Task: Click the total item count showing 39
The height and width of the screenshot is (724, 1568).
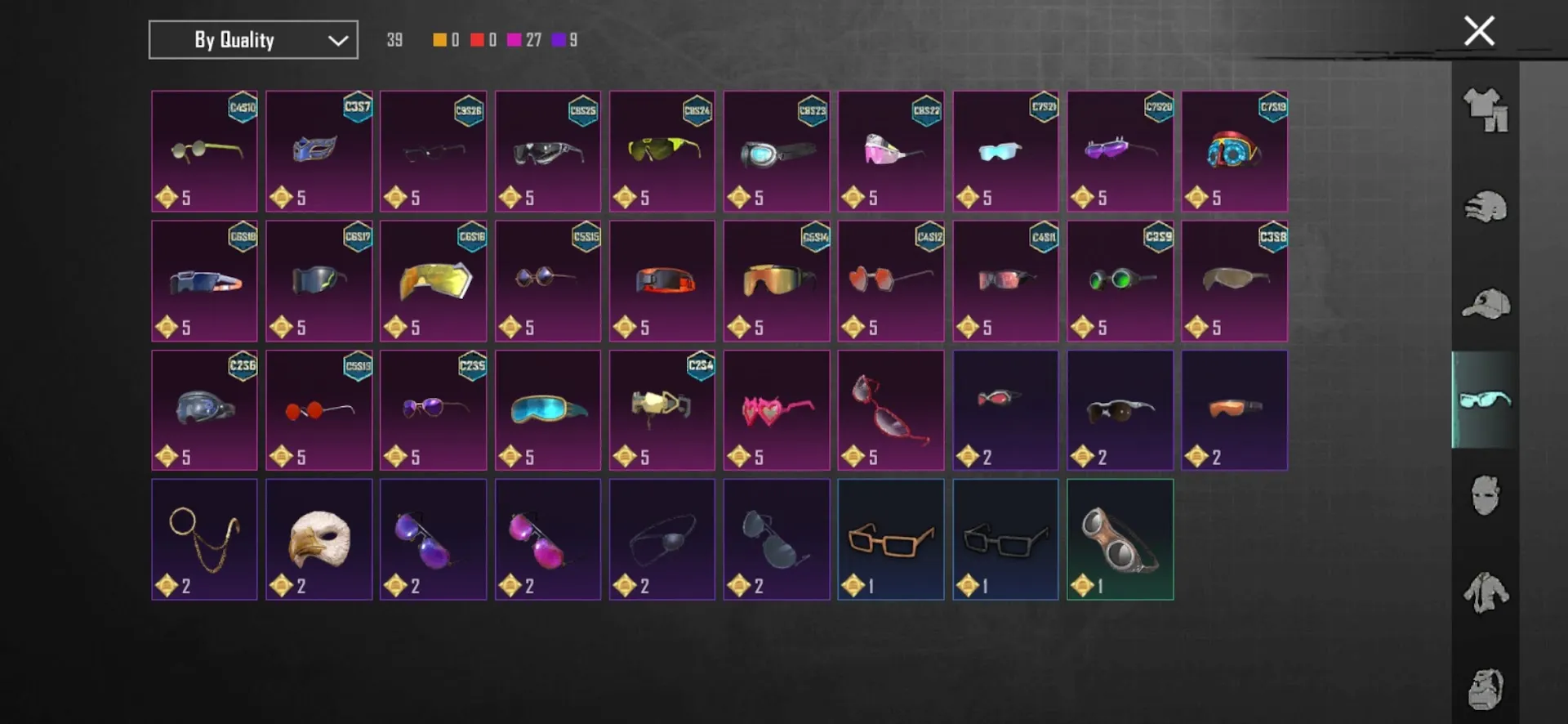Action: coord(393,39)
